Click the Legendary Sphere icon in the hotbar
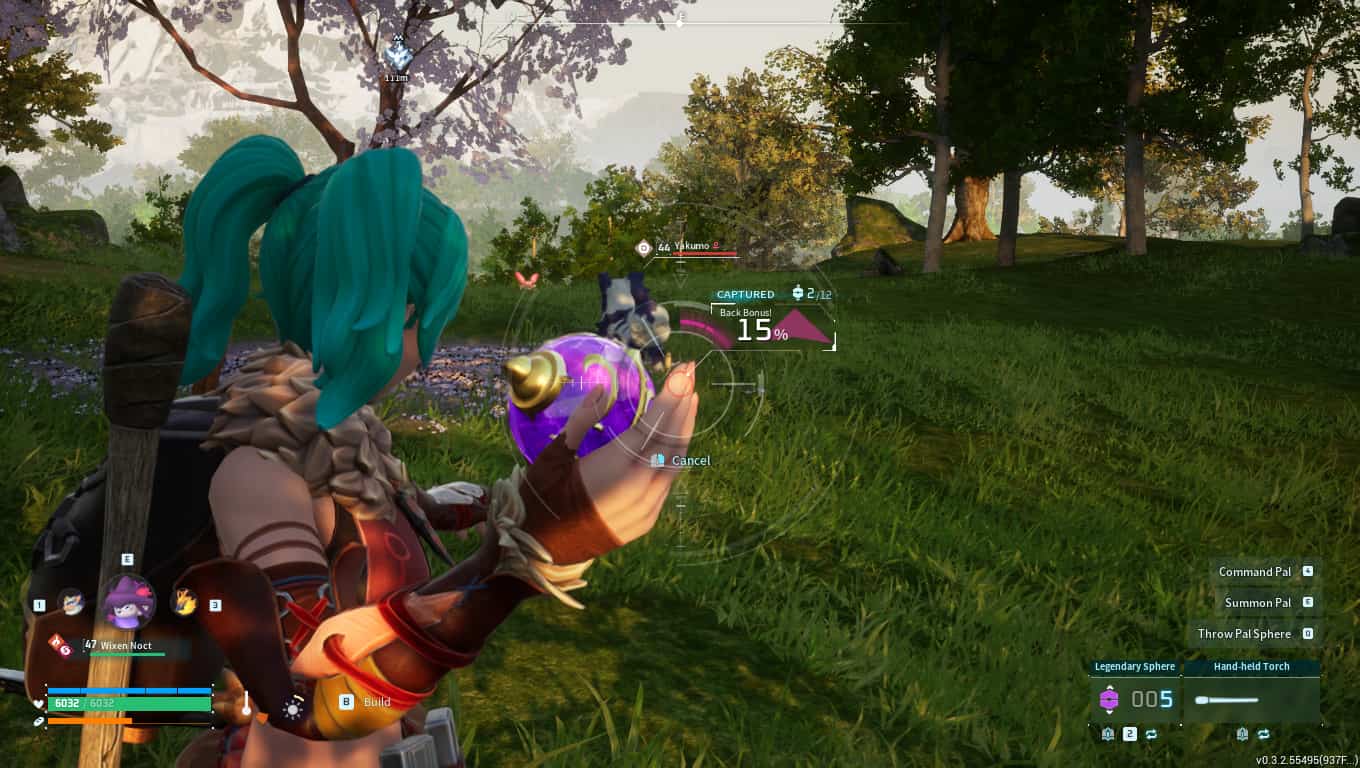Screen dimensions: 1360x768 1109,699
